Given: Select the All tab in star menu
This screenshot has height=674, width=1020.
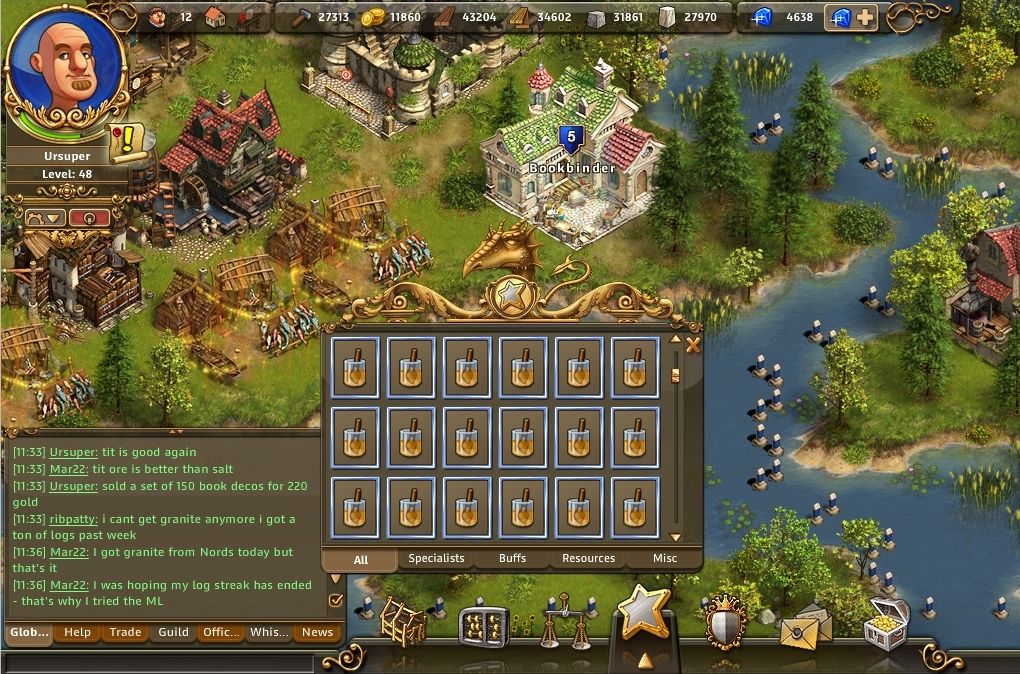Looking at the screenshot, I should 361,559.
